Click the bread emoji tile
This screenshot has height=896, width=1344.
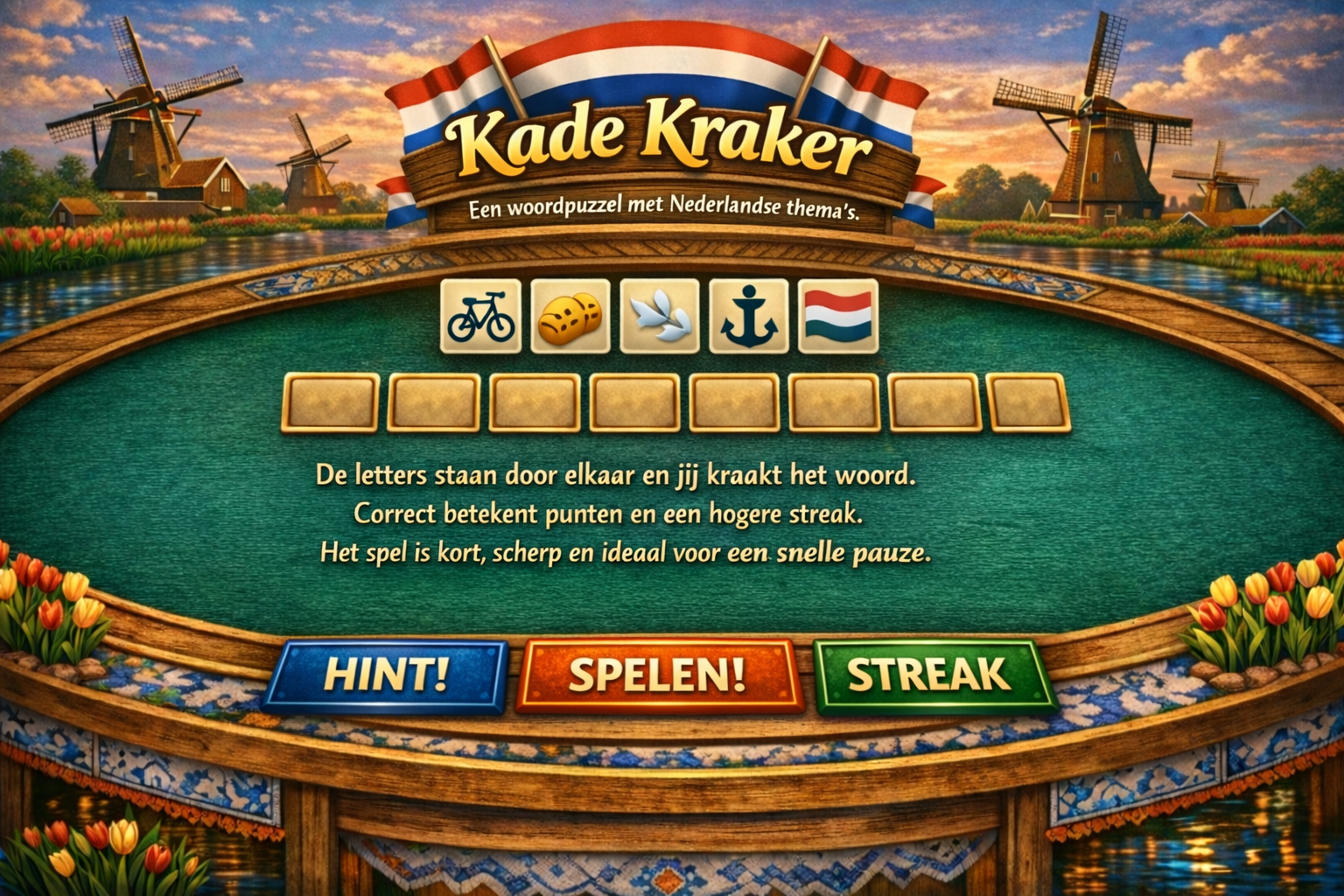pyautogui.click(x=571, y=316)
